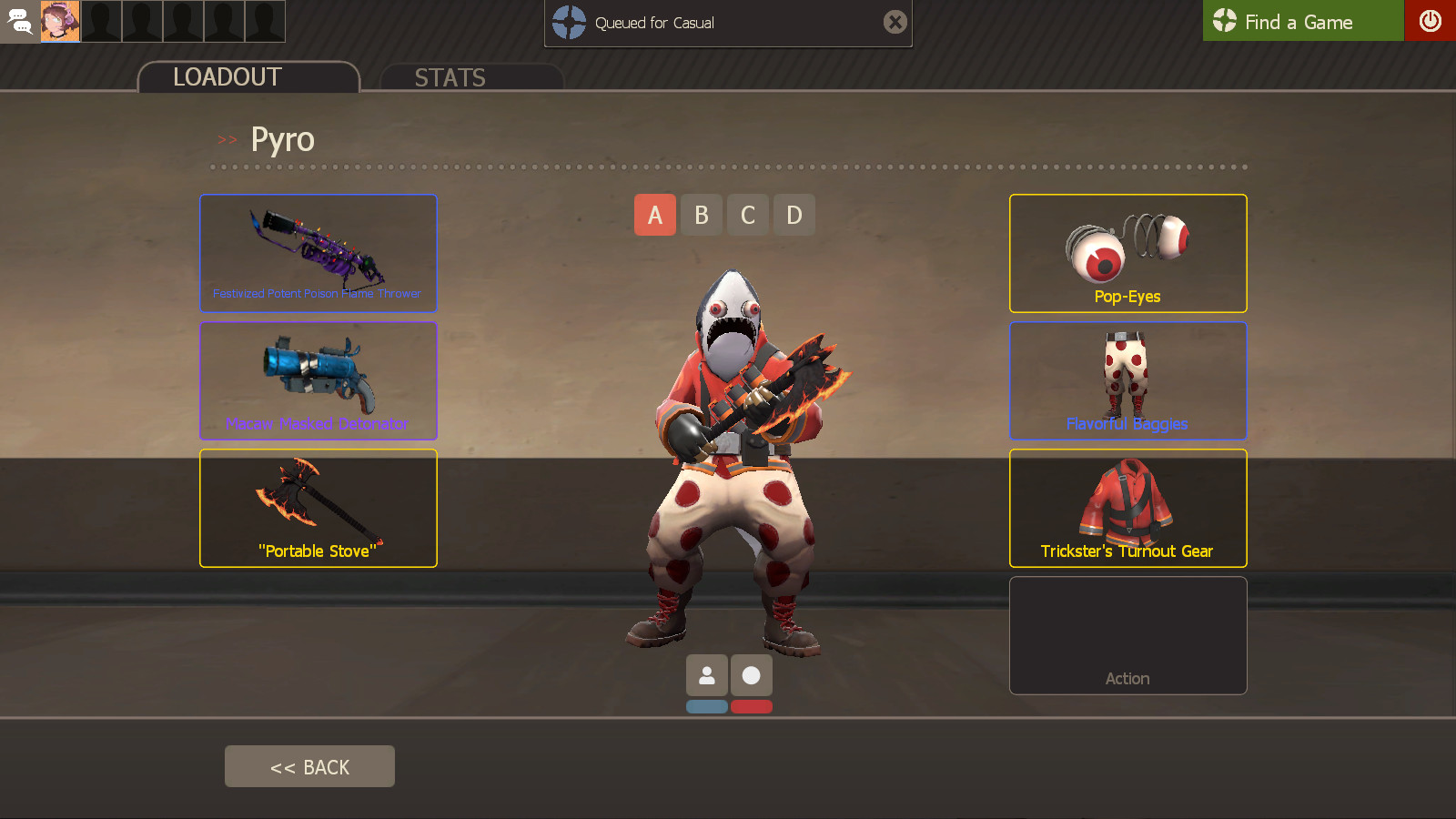Screen dimensions: 1456x819
Task: Select the RED team color swatch
Action: click(x=752, y=706)
